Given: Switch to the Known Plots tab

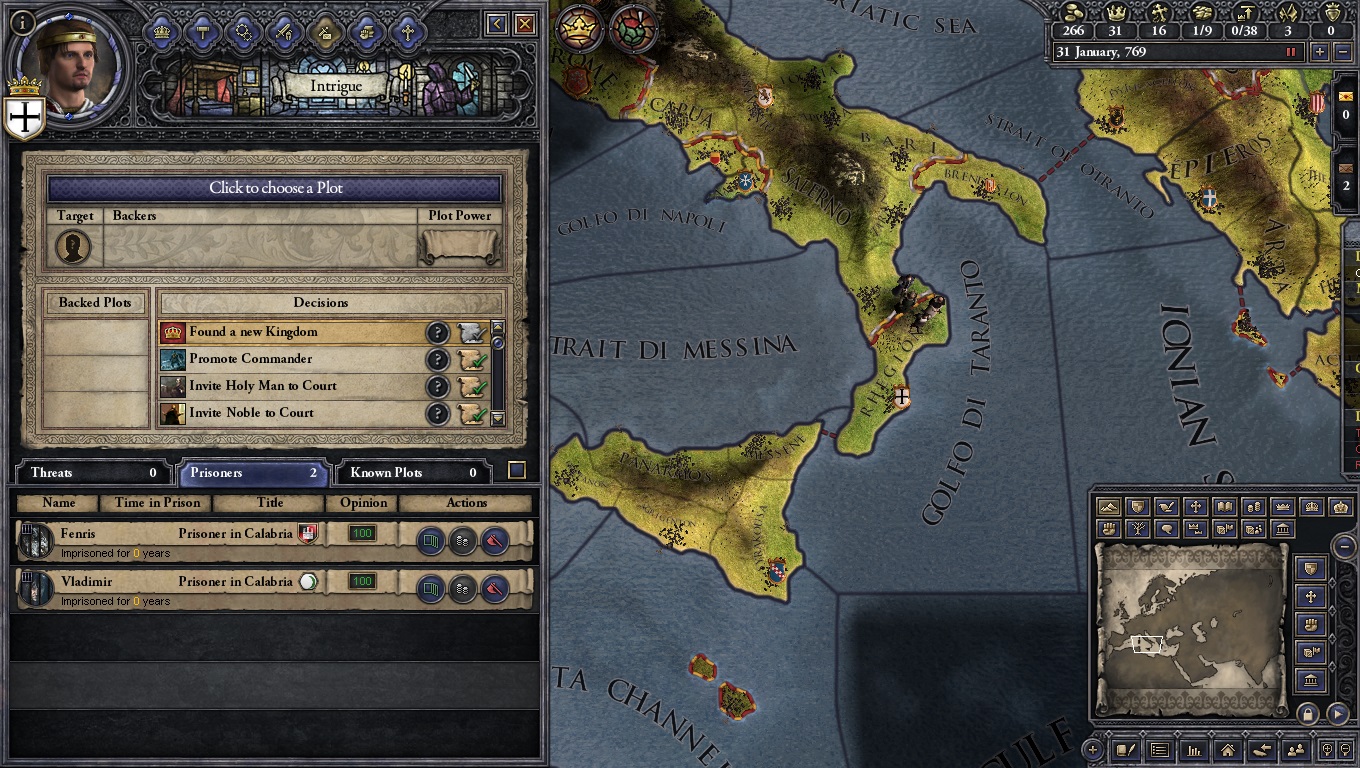Looking at the screenshot, I should click(x=411, y=472).
